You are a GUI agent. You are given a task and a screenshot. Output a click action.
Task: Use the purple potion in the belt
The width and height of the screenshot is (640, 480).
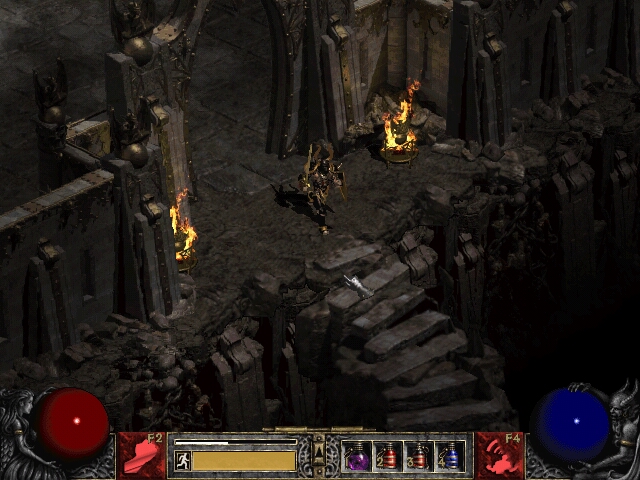[356, 457]
